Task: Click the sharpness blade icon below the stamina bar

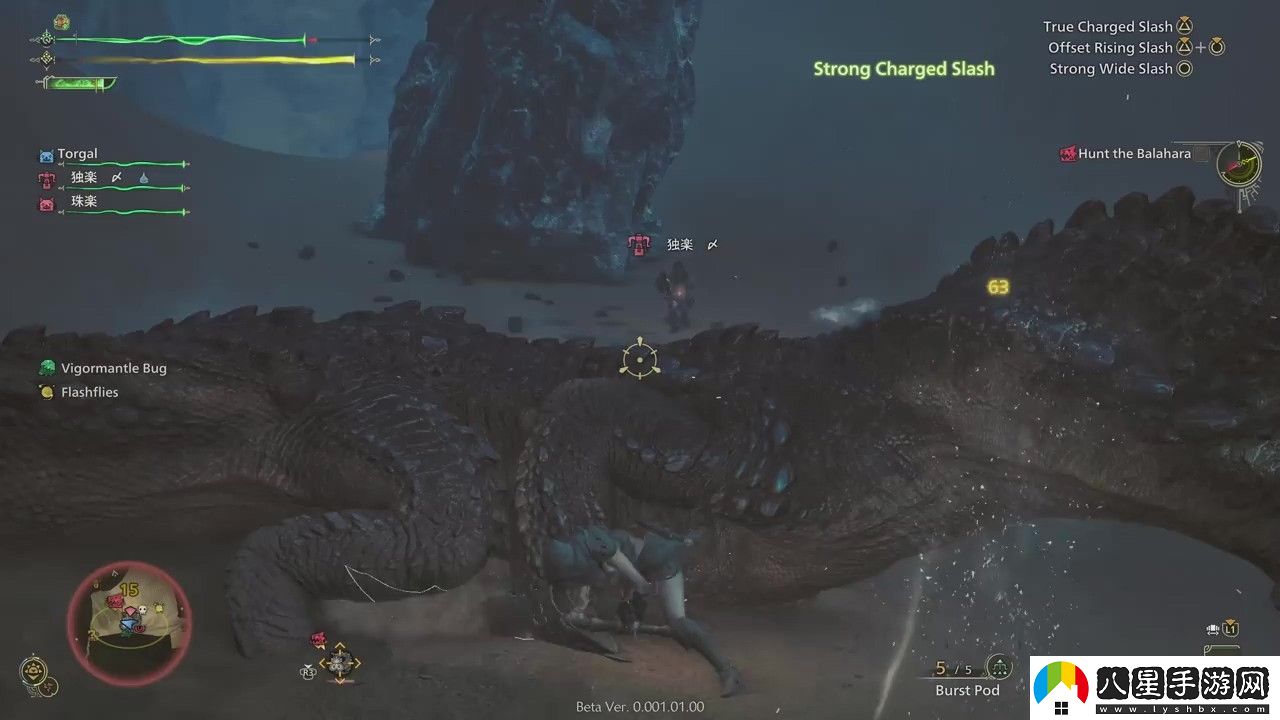Action: [x=78, y=84]
